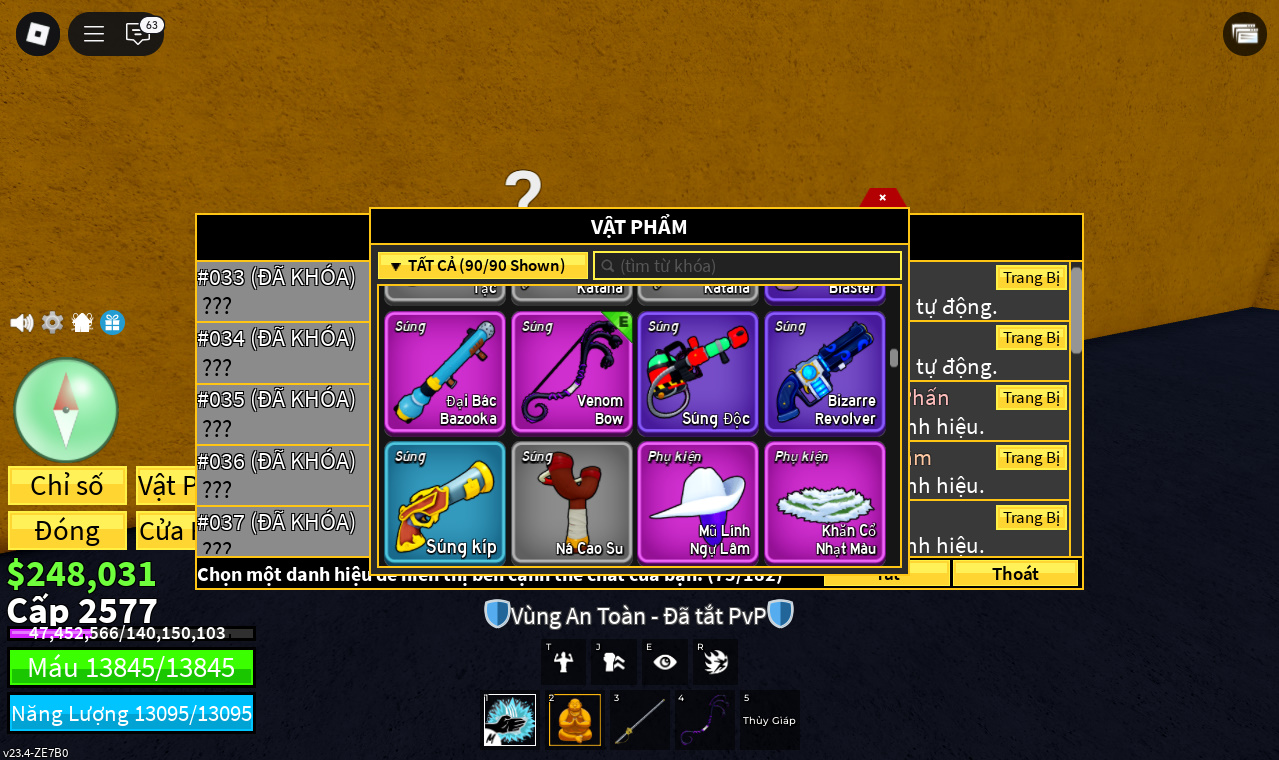Select the golden Buddha hotbar slot

click(575, 720)
